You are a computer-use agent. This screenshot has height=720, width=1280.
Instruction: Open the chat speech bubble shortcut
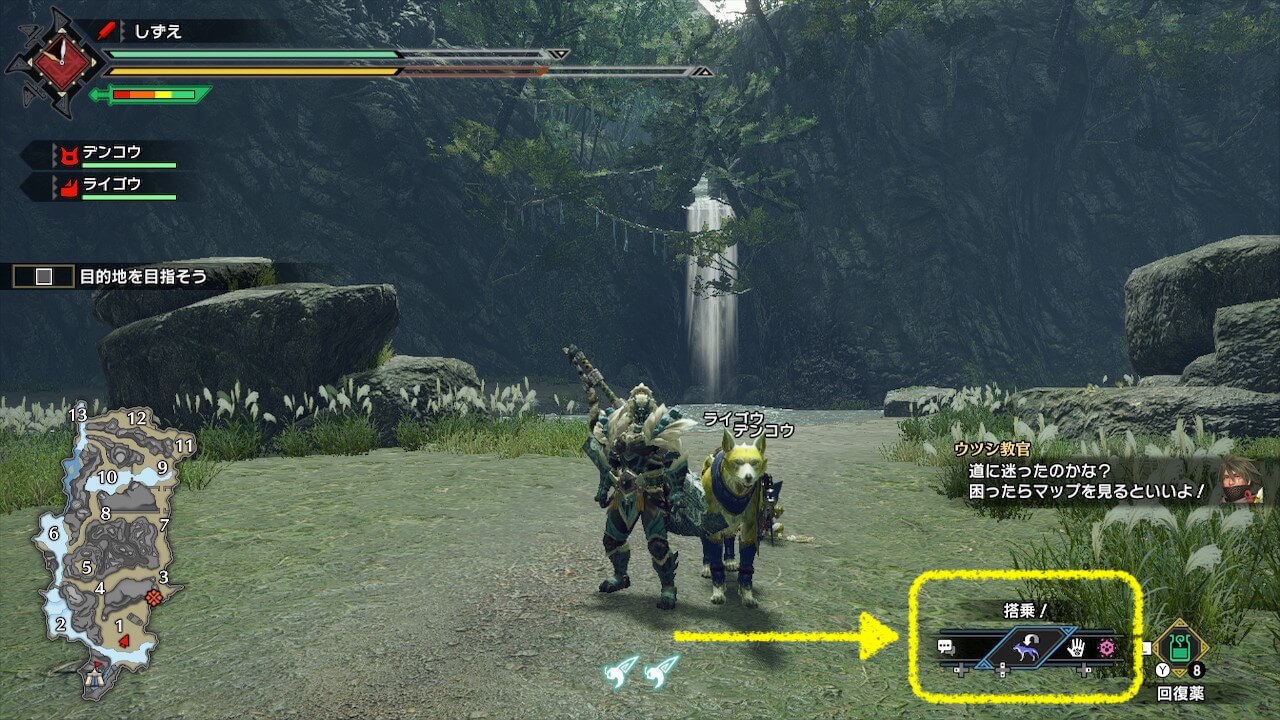pyautogui.click(x=946, y=647)
